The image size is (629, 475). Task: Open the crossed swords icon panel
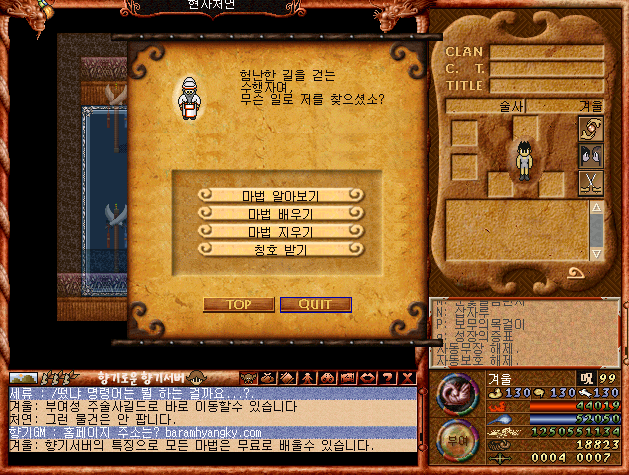[591, 182]
